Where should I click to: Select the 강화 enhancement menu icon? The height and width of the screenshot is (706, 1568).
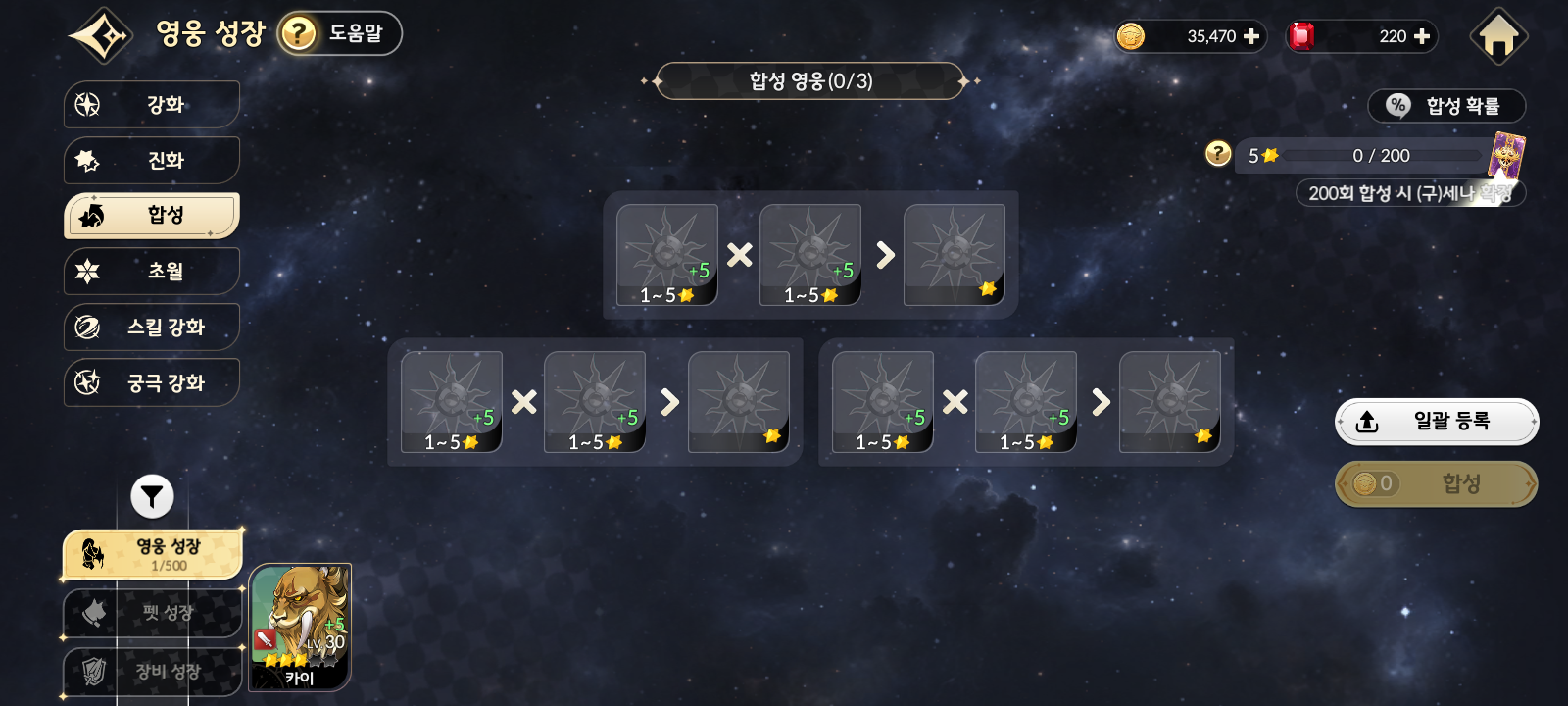point(88,105)
